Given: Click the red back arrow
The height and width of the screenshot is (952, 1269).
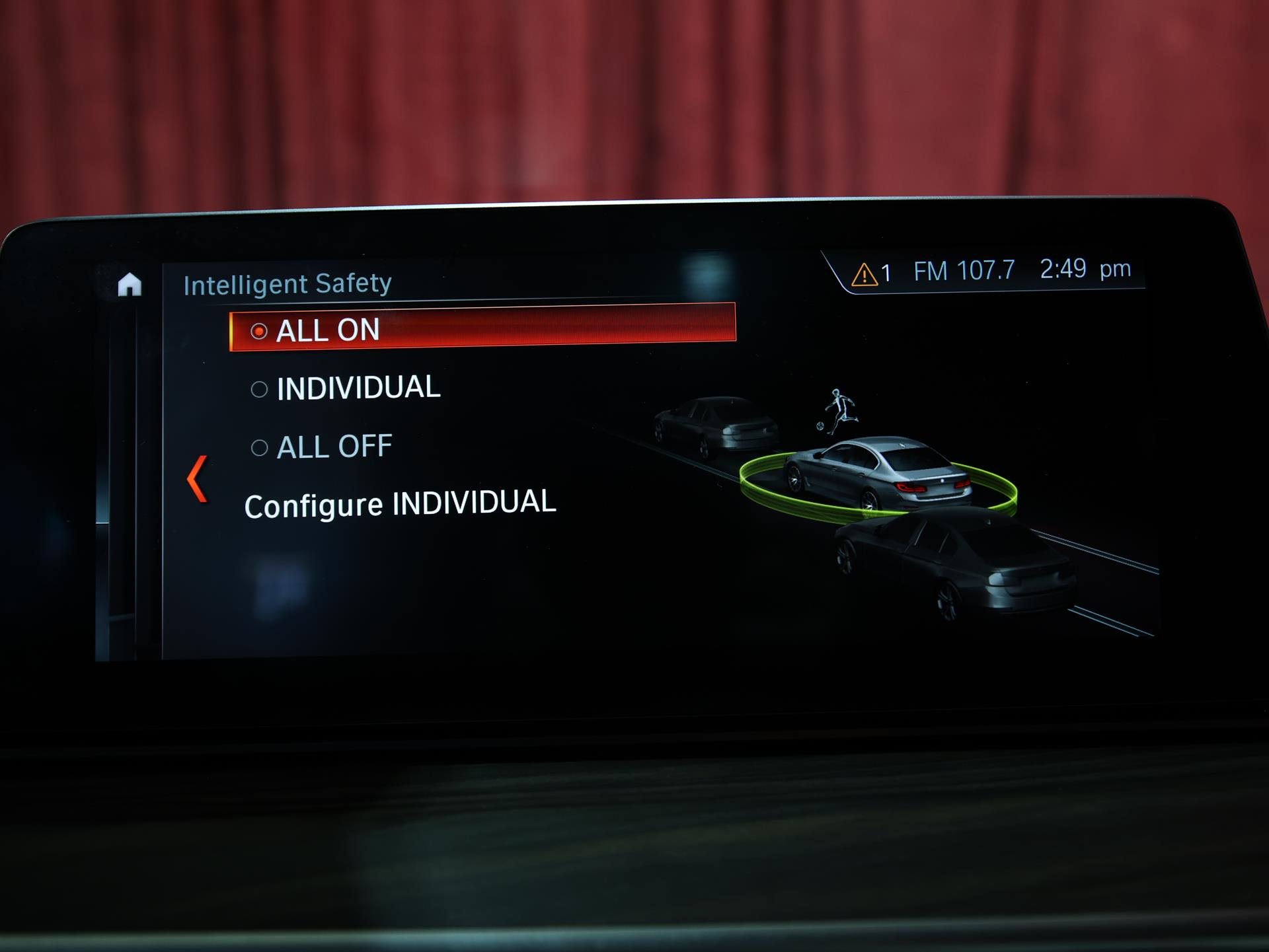Looking at the screenshot, I should tap(198, 479).
